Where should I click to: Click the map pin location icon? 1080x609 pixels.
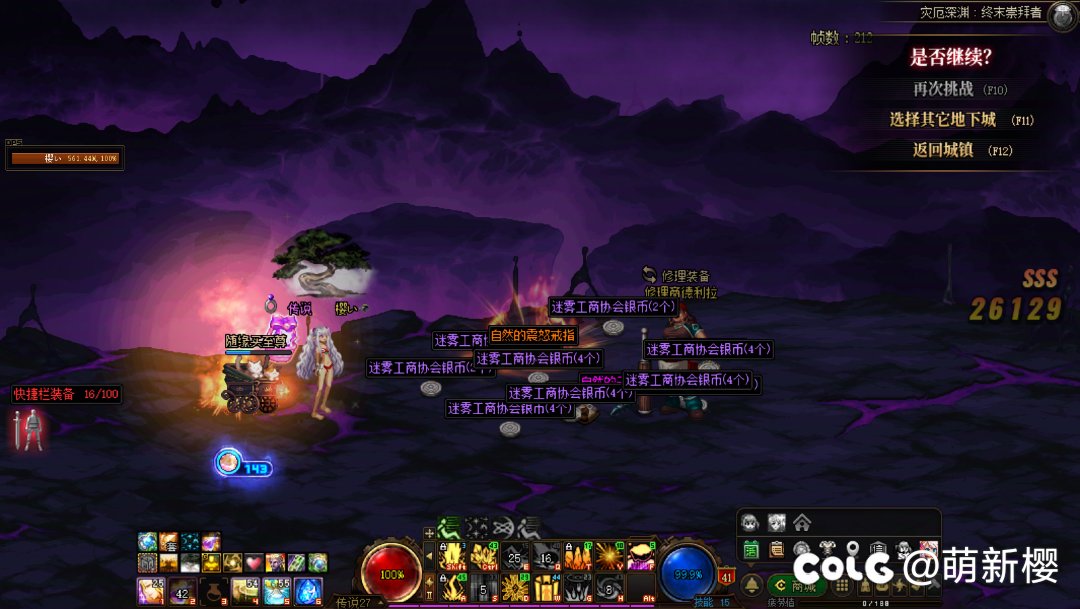click(x=853, y=549)
